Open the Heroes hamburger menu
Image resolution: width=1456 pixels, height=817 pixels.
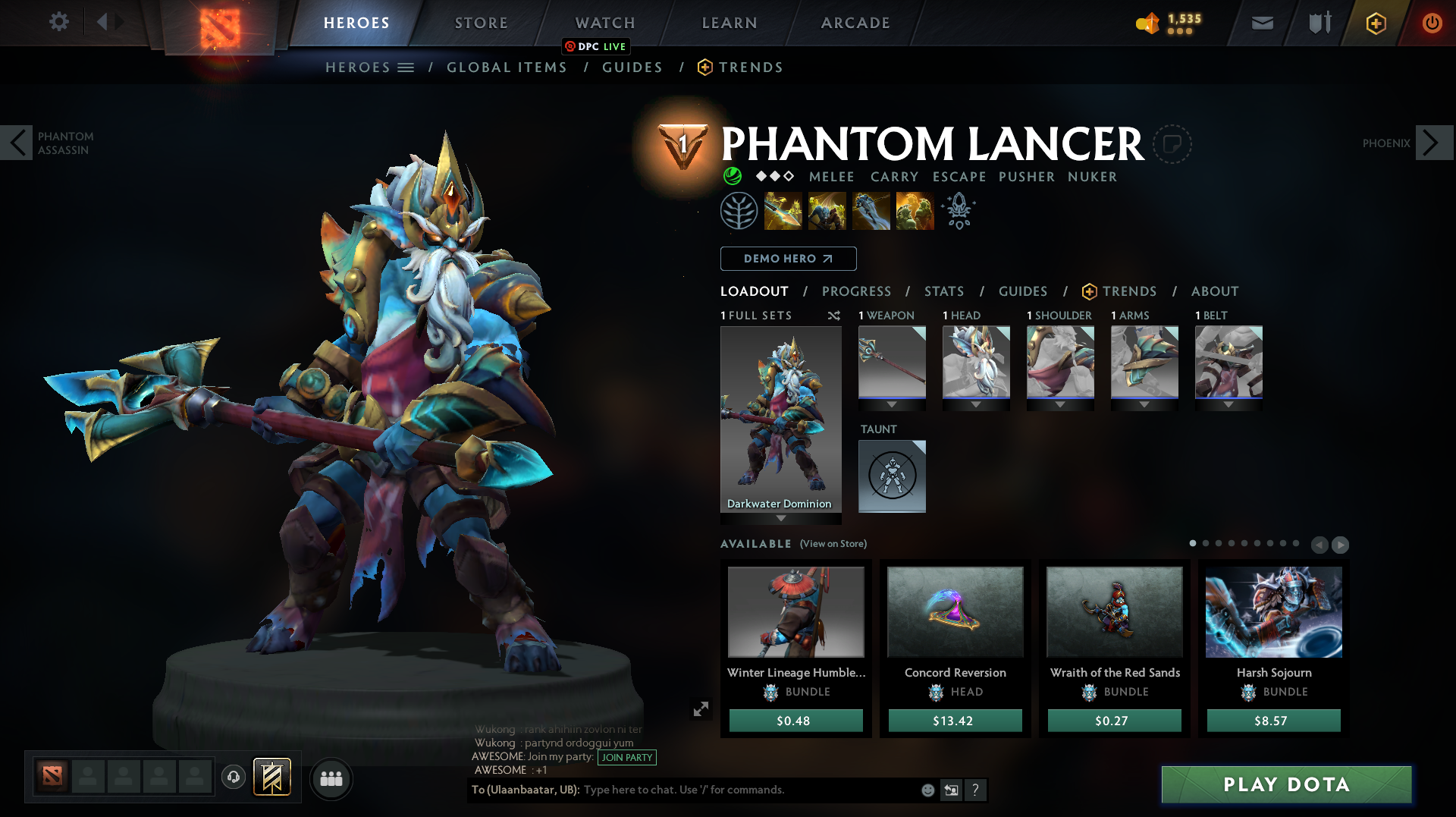click(406, 68)
